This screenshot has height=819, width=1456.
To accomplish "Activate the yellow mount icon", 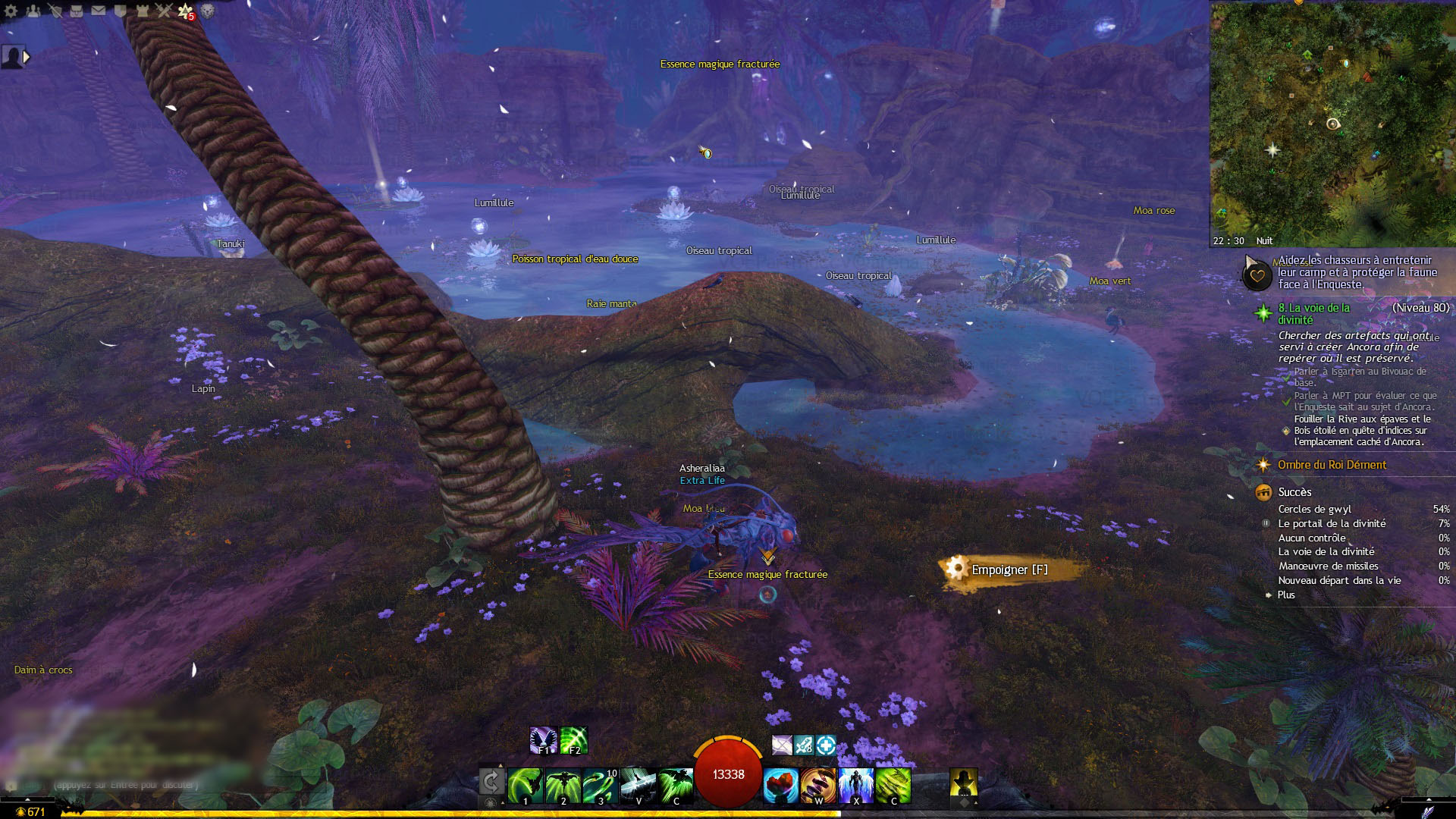I will pos(963,782).
